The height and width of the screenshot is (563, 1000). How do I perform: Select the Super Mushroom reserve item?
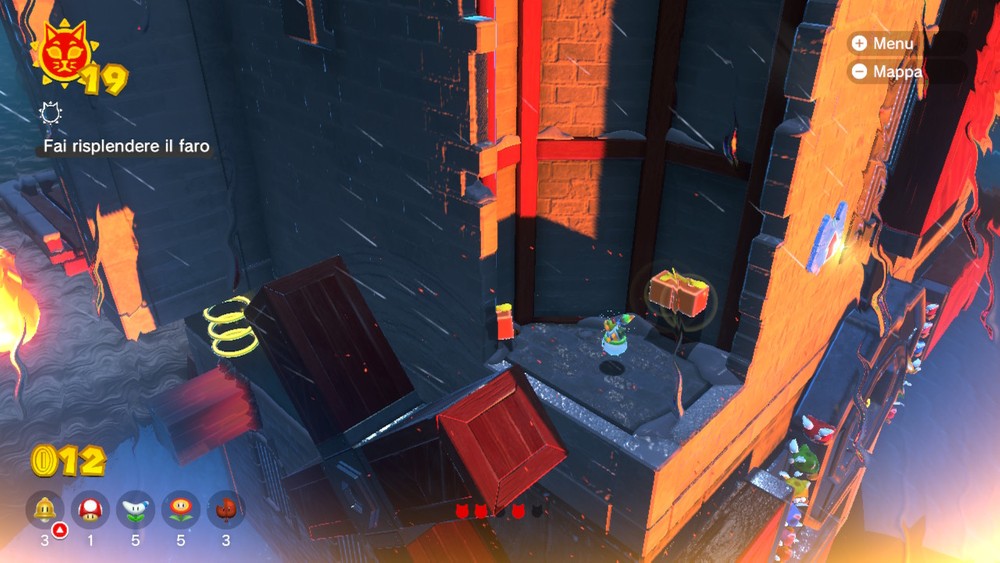[x=91, y=509]
